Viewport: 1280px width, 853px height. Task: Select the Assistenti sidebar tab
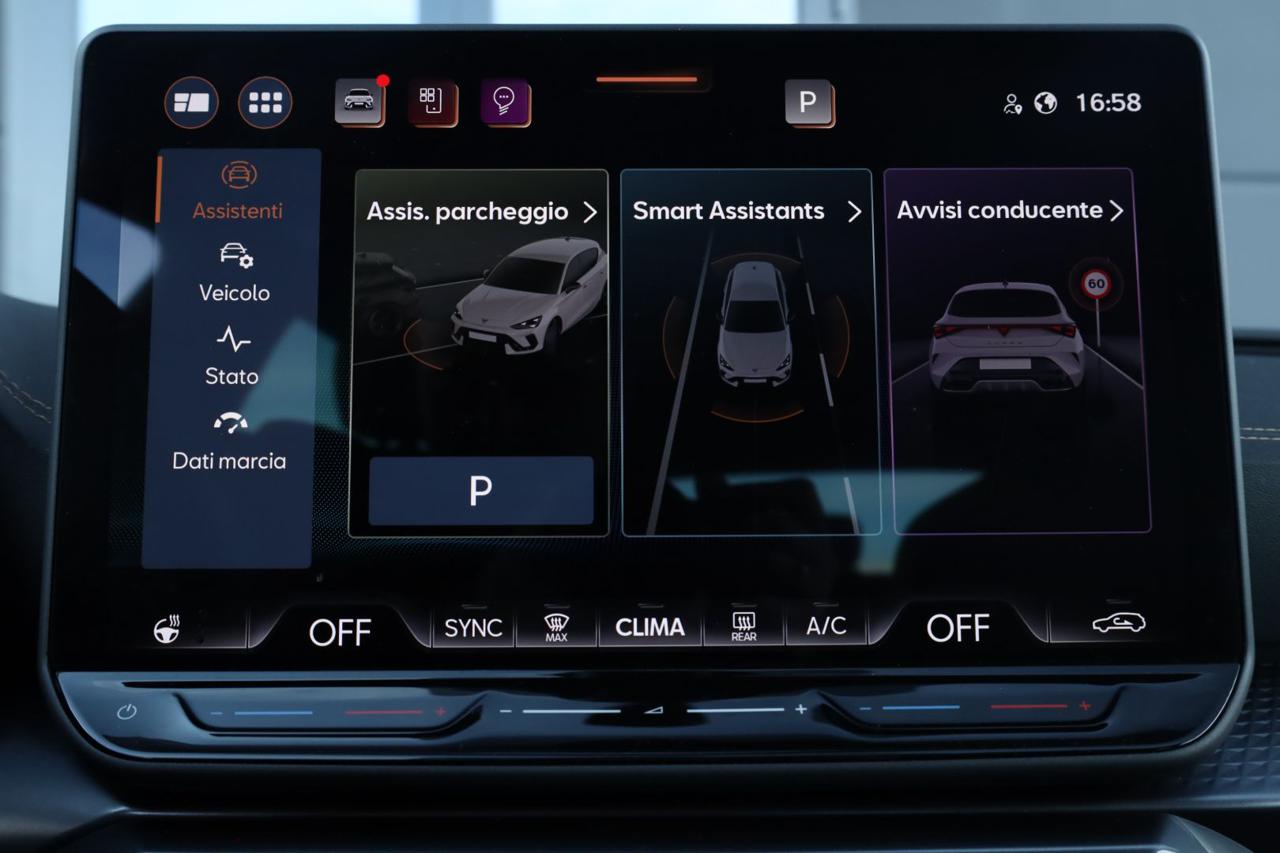237,190
